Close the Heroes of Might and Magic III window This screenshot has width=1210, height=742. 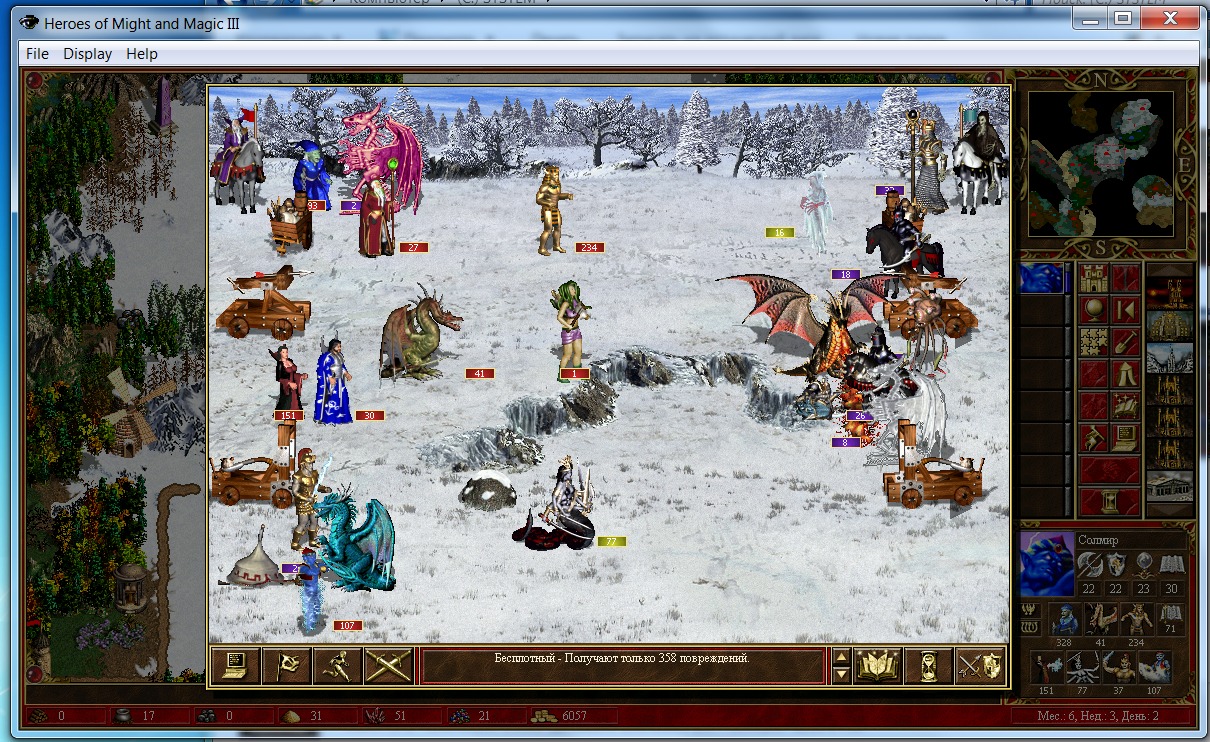1168,17
